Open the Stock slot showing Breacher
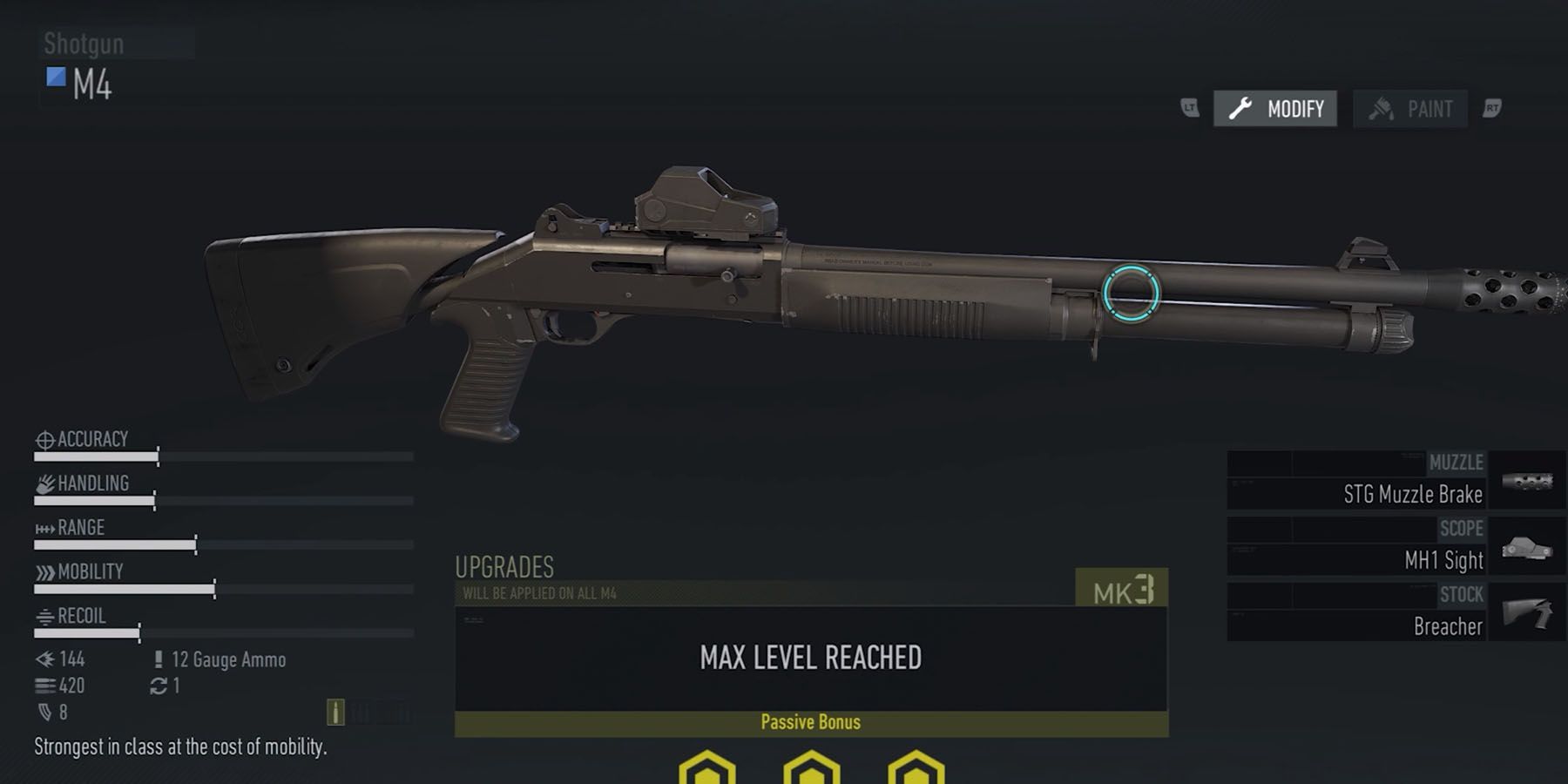This screenshot has height=784, width=1568. [x=1394, y=610]
